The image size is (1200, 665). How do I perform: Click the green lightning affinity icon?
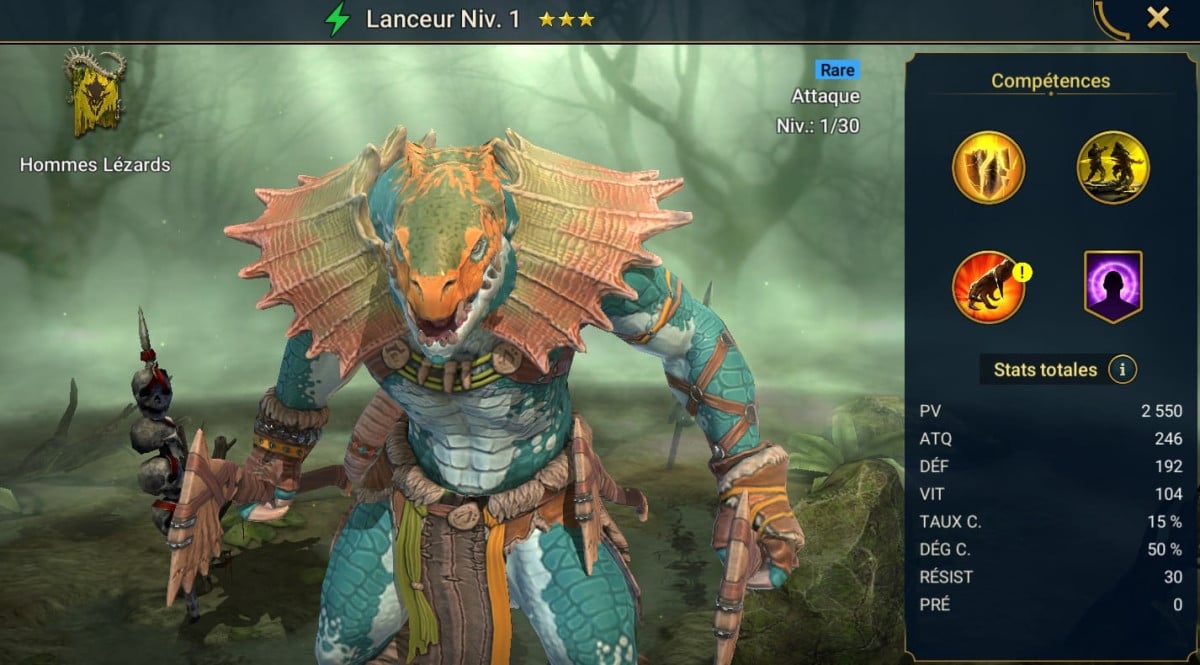tap(338, 19)
